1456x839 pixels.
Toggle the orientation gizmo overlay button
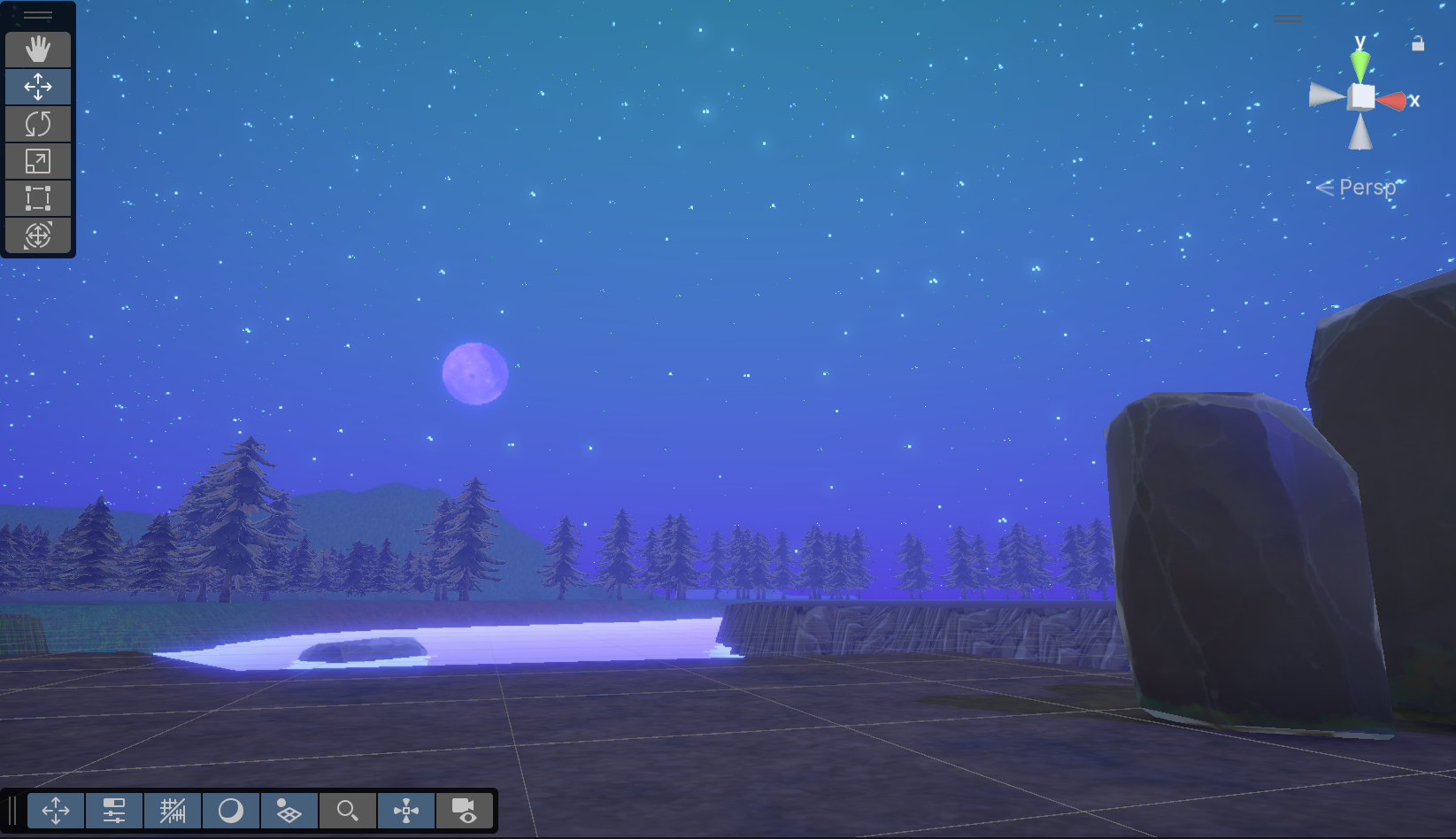[x=406, y=810]
